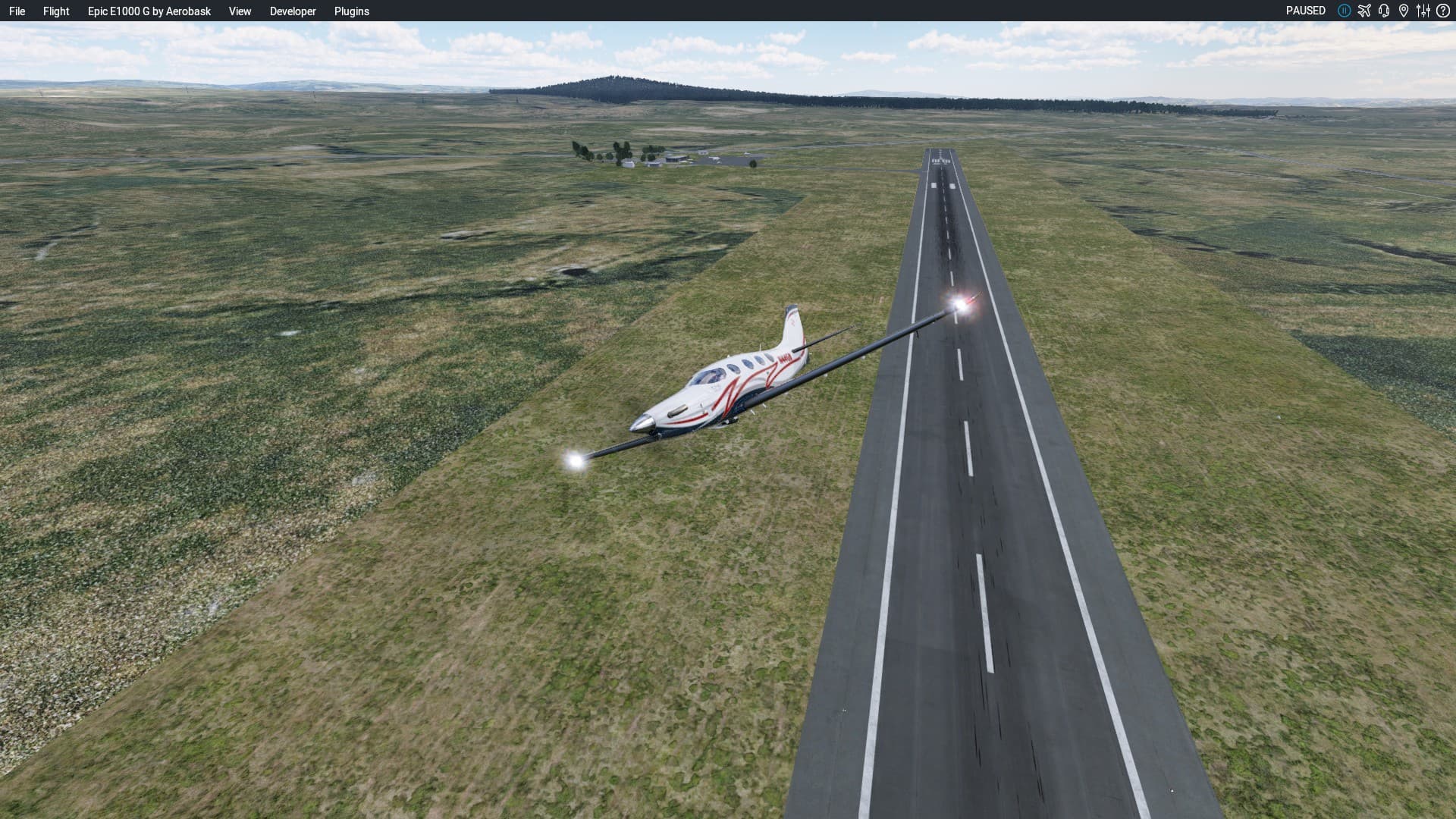Image resolution: width=1456 pixels, height=819 pixels.
Task: Show the map using the location pin icon
Action: point(1404,11)
